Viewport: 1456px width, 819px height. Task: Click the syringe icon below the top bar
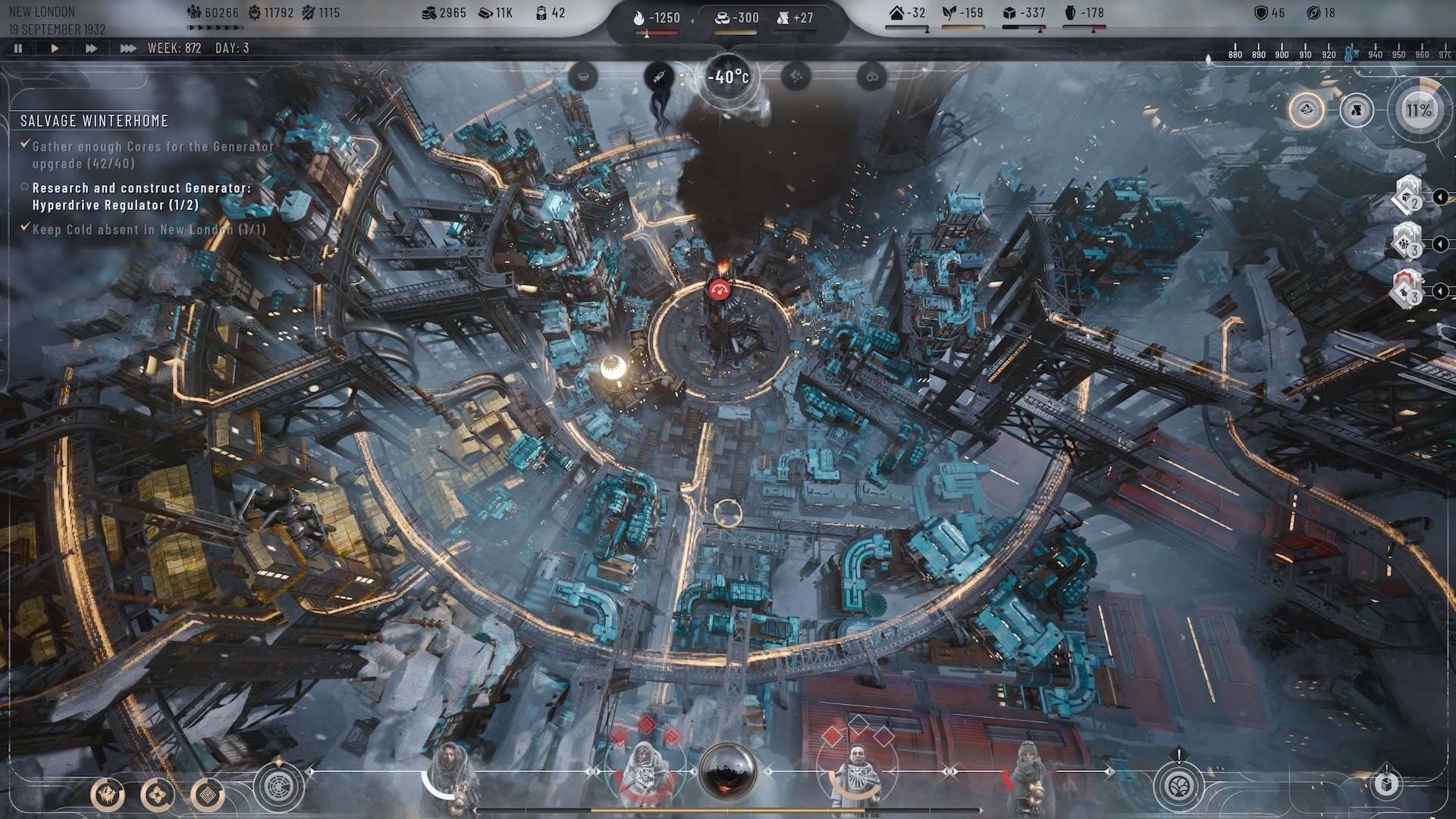659,76
